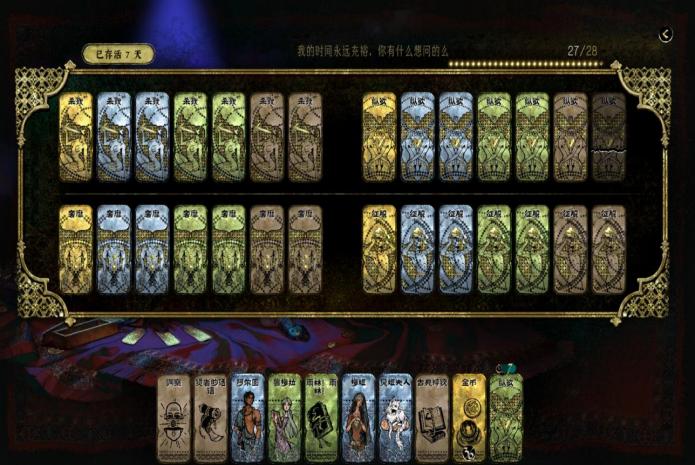Screen dimensions: 695x465
Task: Select the 贝姬夫人 white cat card
Action: [x=395, y=418]
